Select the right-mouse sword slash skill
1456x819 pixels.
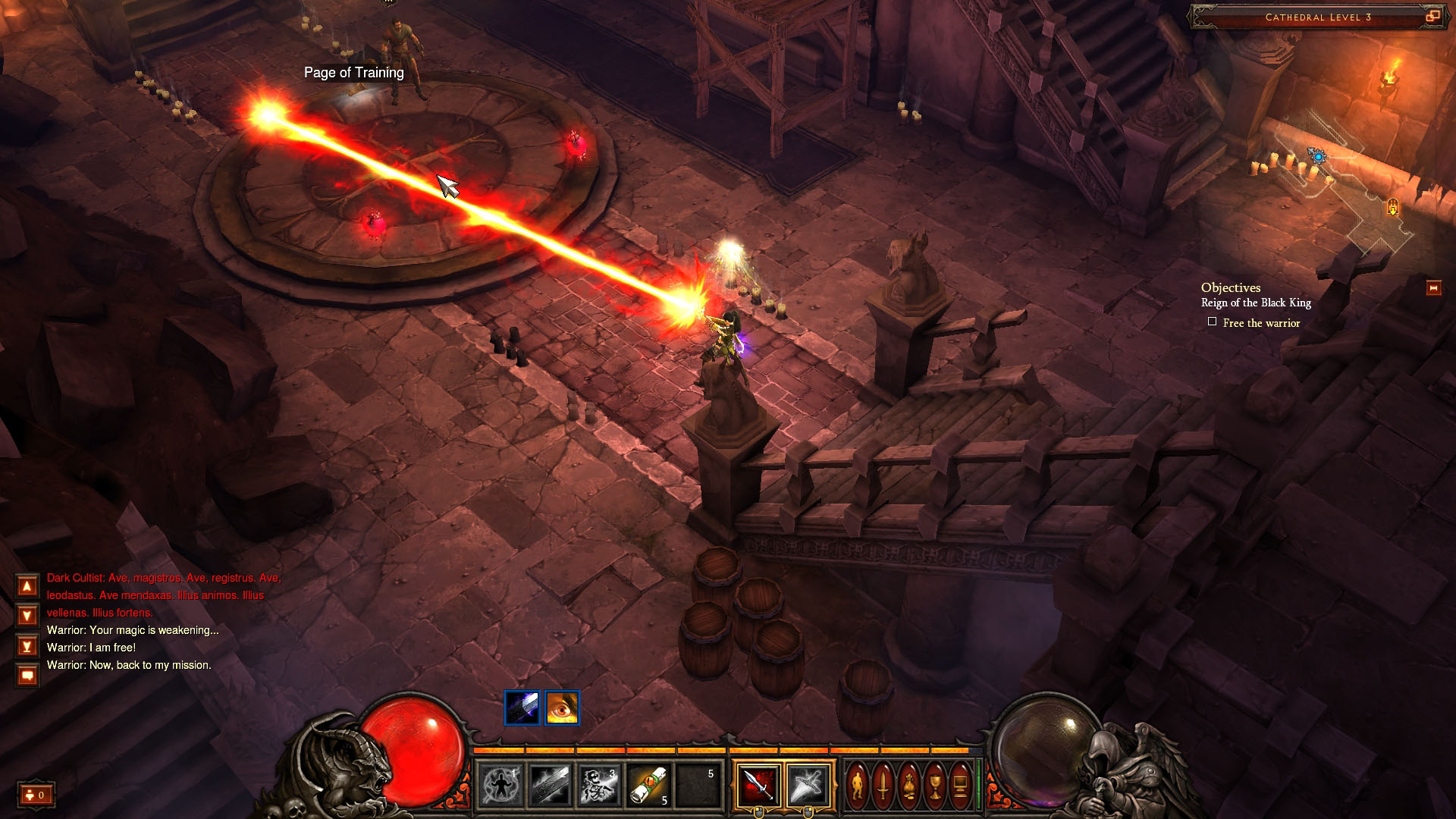click(808, 784)
